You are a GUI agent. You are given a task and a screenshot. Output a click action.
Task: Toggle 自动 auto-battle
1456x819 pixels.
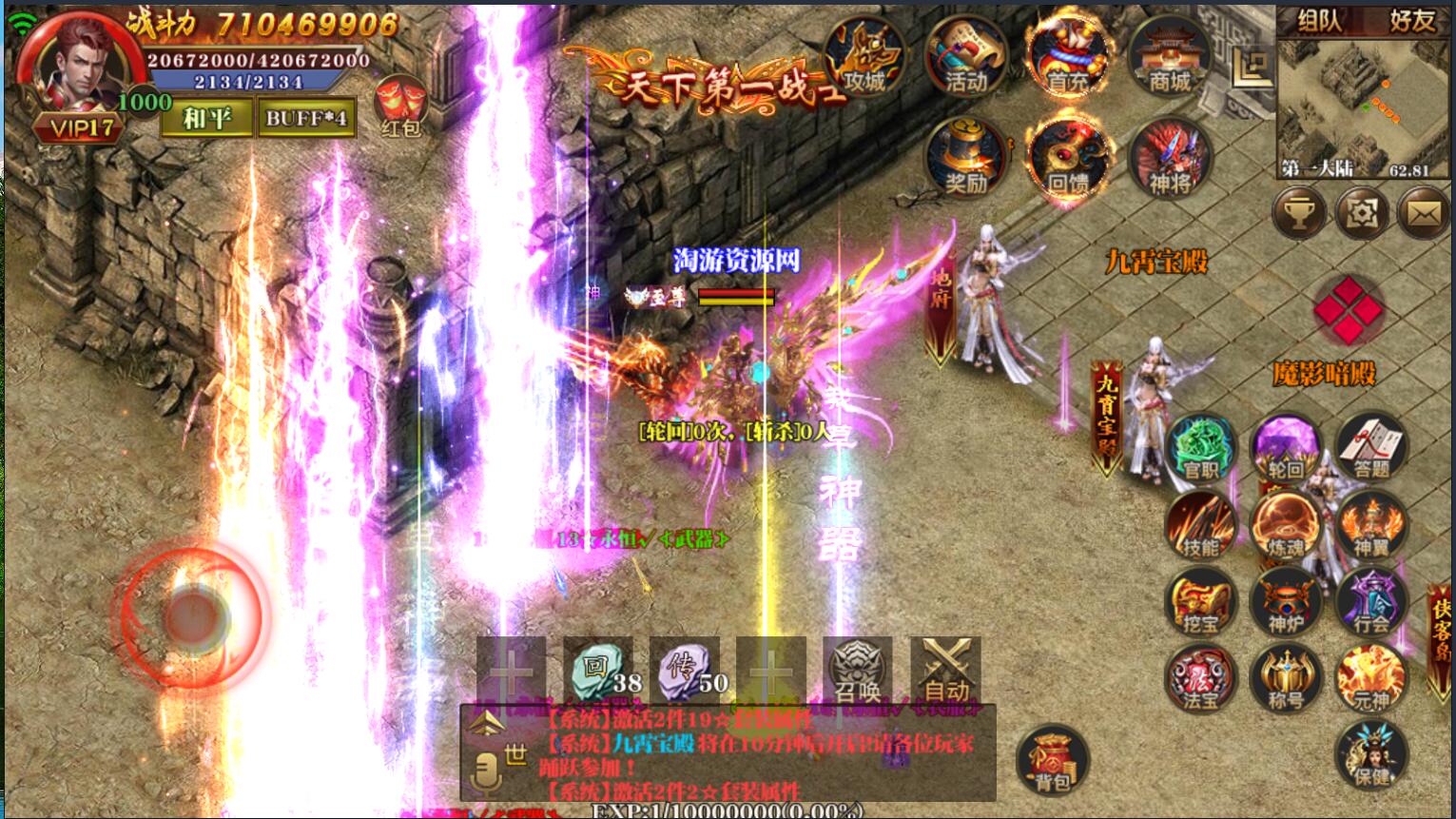coord(945,671)
